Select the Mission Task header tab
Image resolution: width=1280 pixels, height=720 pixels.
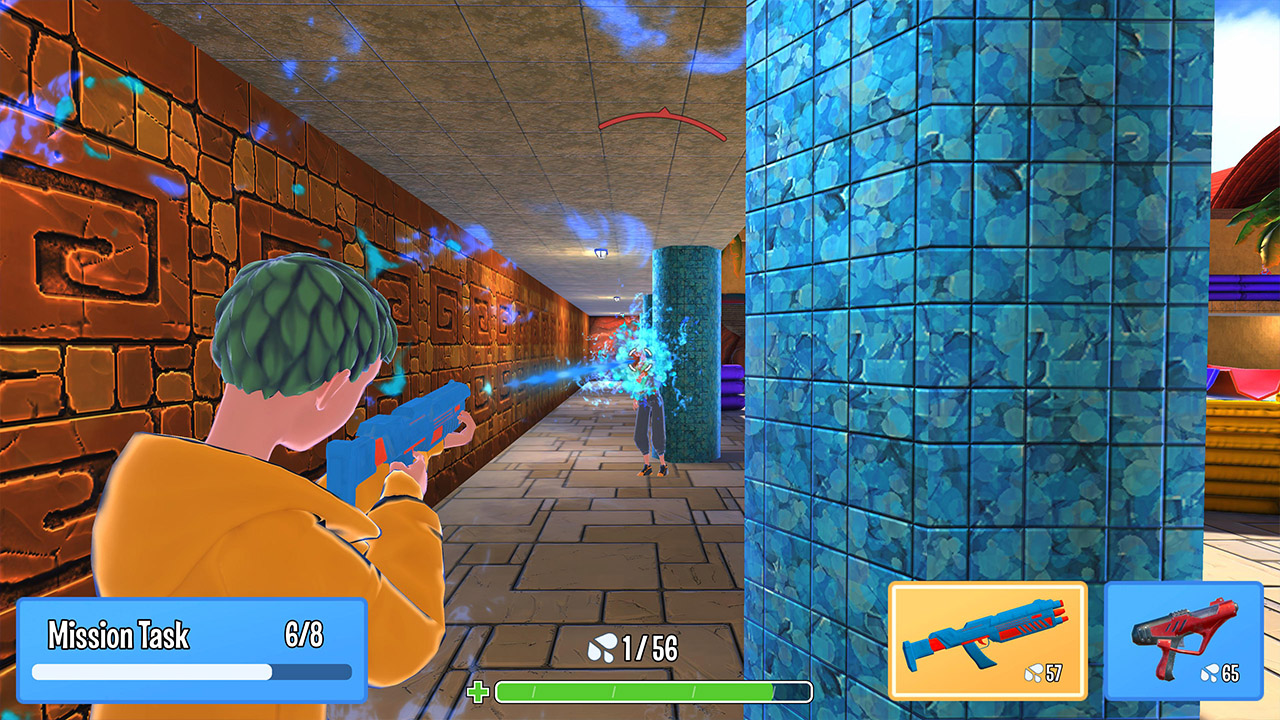118,632
